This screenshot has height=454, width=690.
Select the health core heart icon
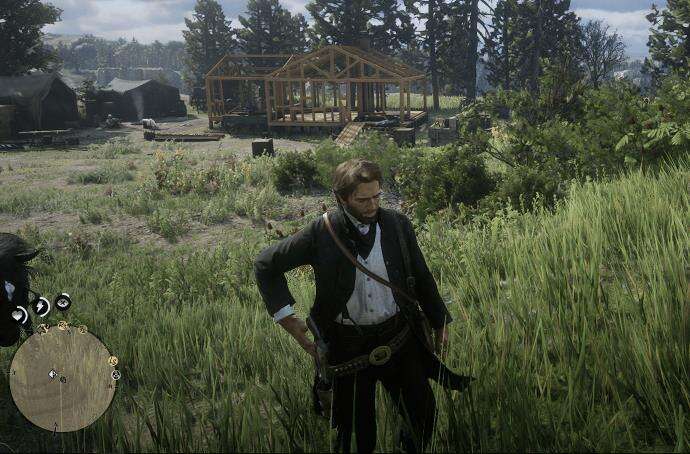19,315
